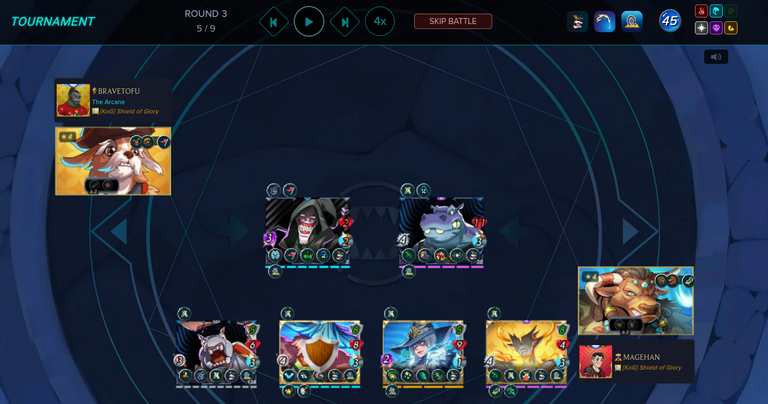Select the yellow flame monster card

(x=526, y=352)
